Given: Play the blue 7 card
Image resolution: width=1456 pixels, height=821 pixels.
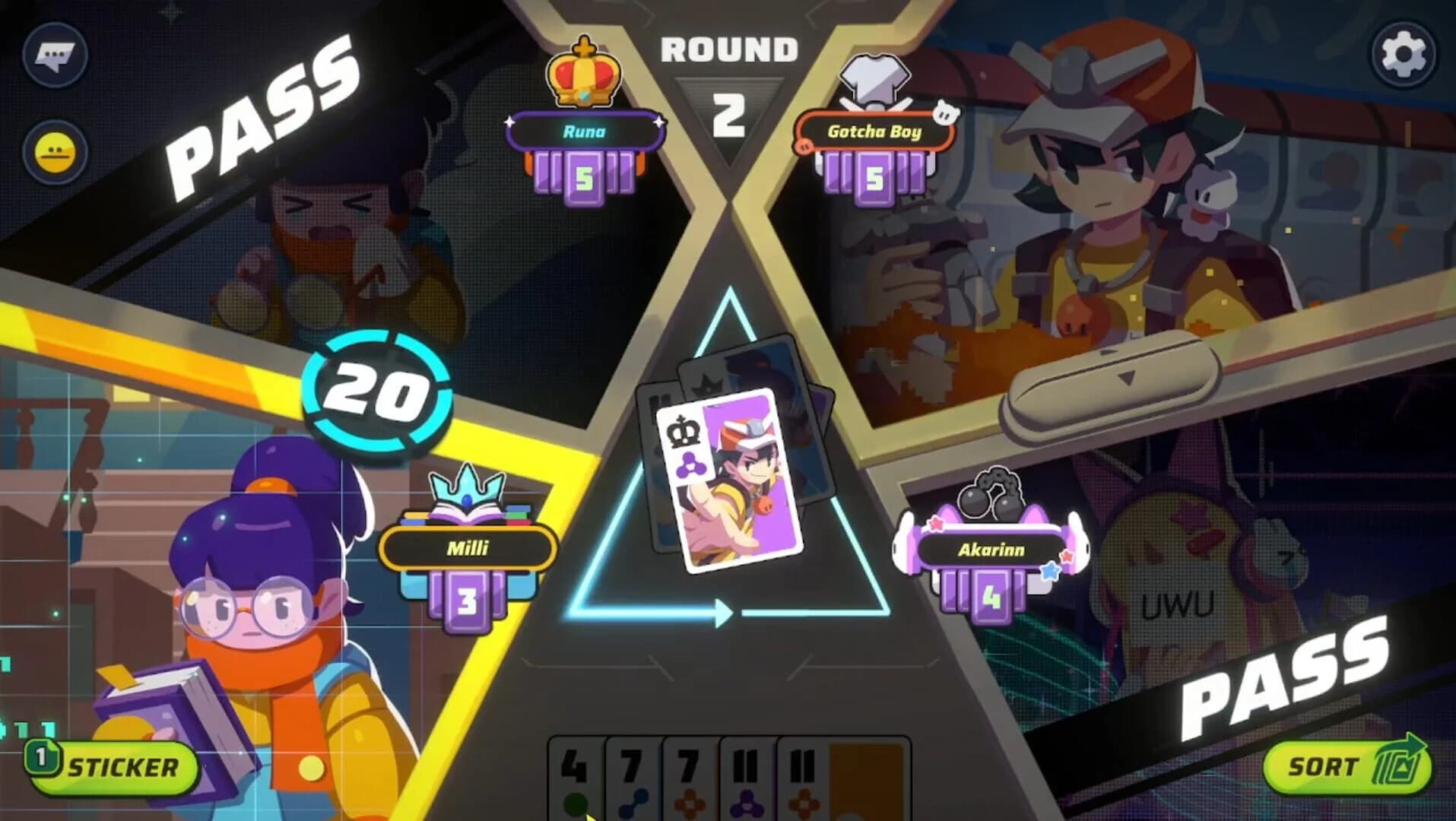Looking at the screenshot, I should tap(632, 775).
